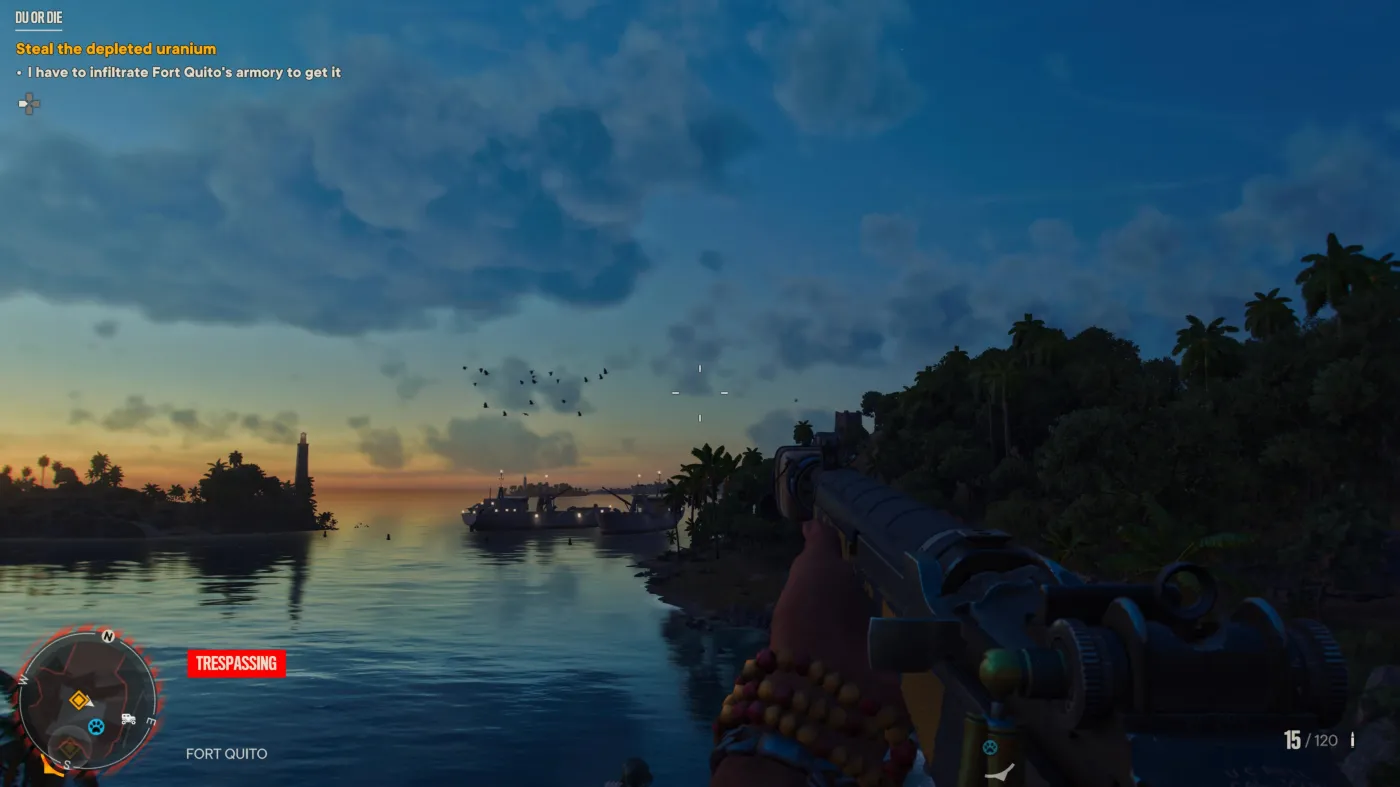Open the circular minimap

(x=87, y=701)
